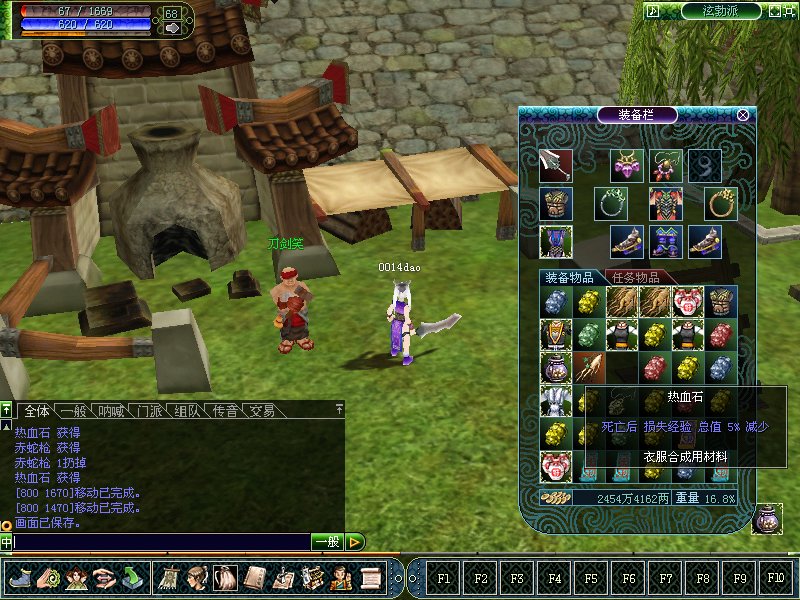800x600 pixels.
Task: Select the bronze chest armor equipment slot
Action: click(555, 204)
